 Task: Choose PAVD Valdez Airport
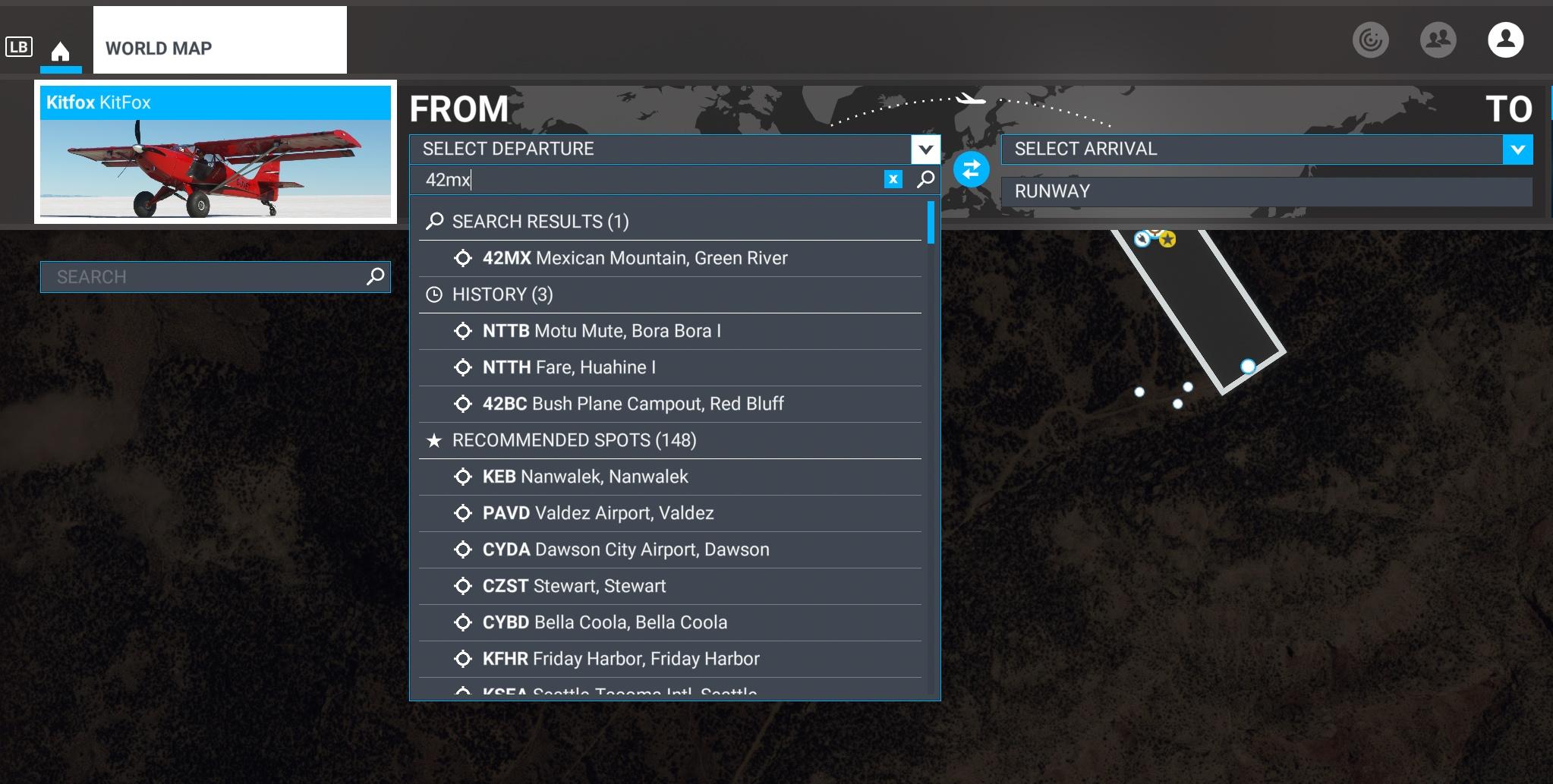[597, 513]
